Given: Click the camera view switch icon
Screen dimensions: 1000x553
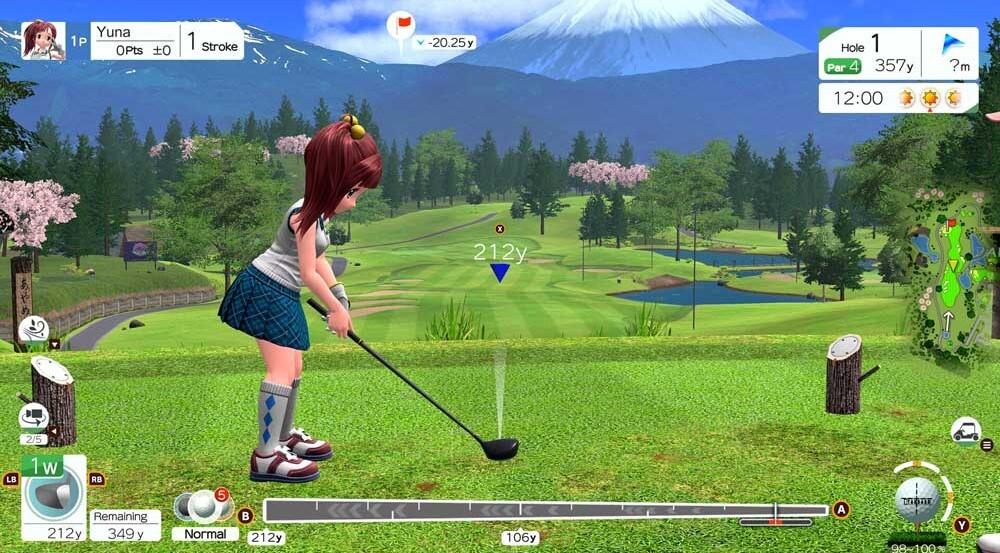Looking at the screenshot, I should (x=33, y=416).
